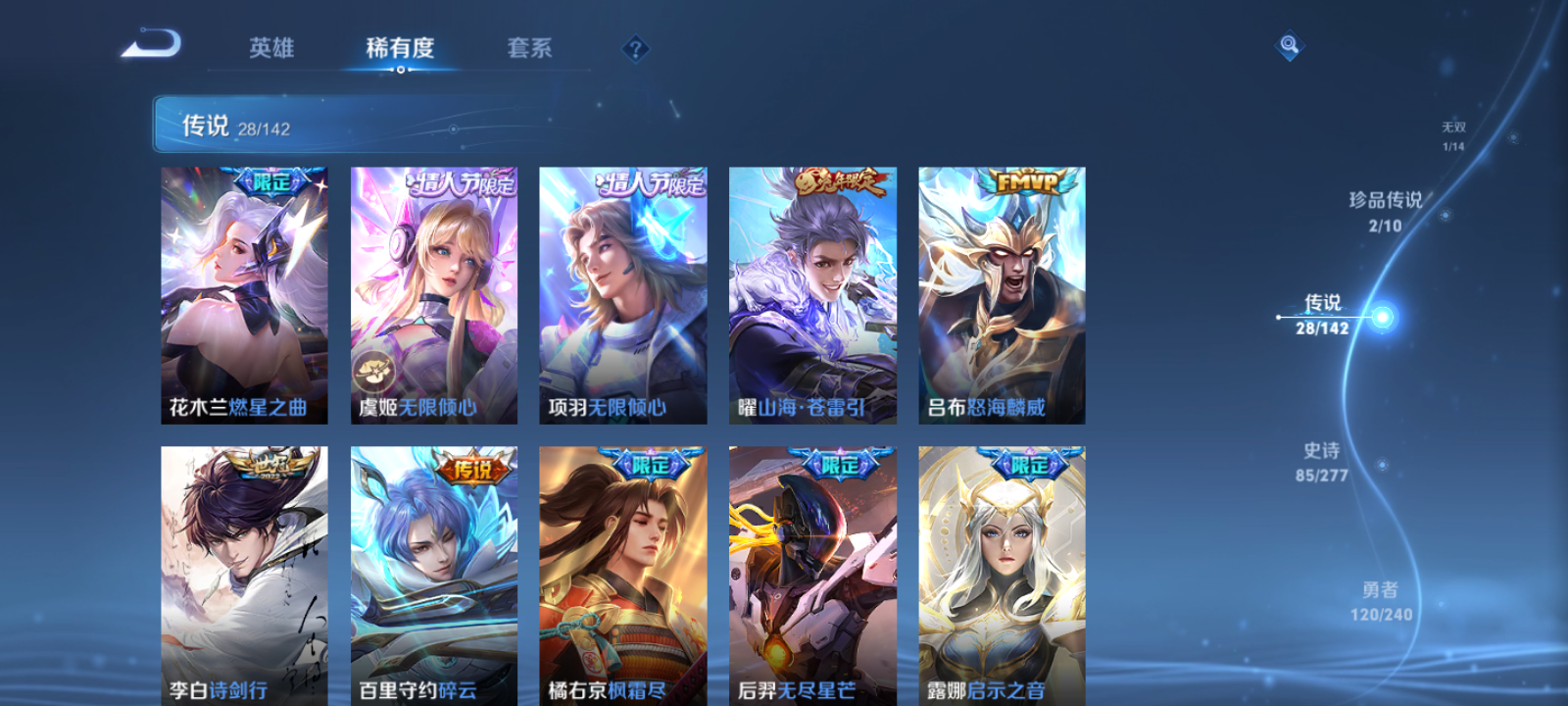Open the 花木兰燃星之曲 skin thumbnail

(243, 294)
